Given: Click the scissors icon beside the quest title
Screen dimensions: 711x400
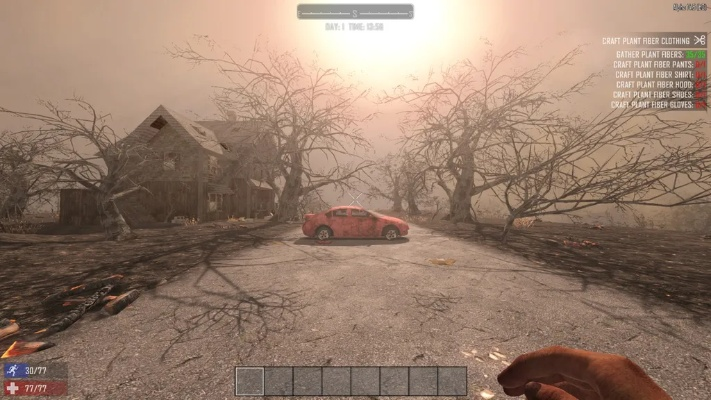Looking at the screenshot, I should tap(699, 40).
